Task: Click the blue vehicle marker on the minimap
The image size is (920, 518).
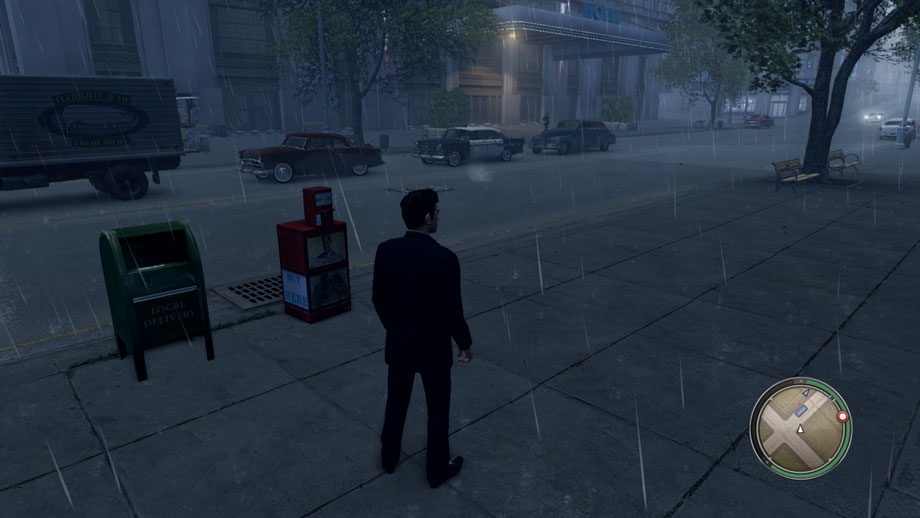Action: [x=802, y=411]
